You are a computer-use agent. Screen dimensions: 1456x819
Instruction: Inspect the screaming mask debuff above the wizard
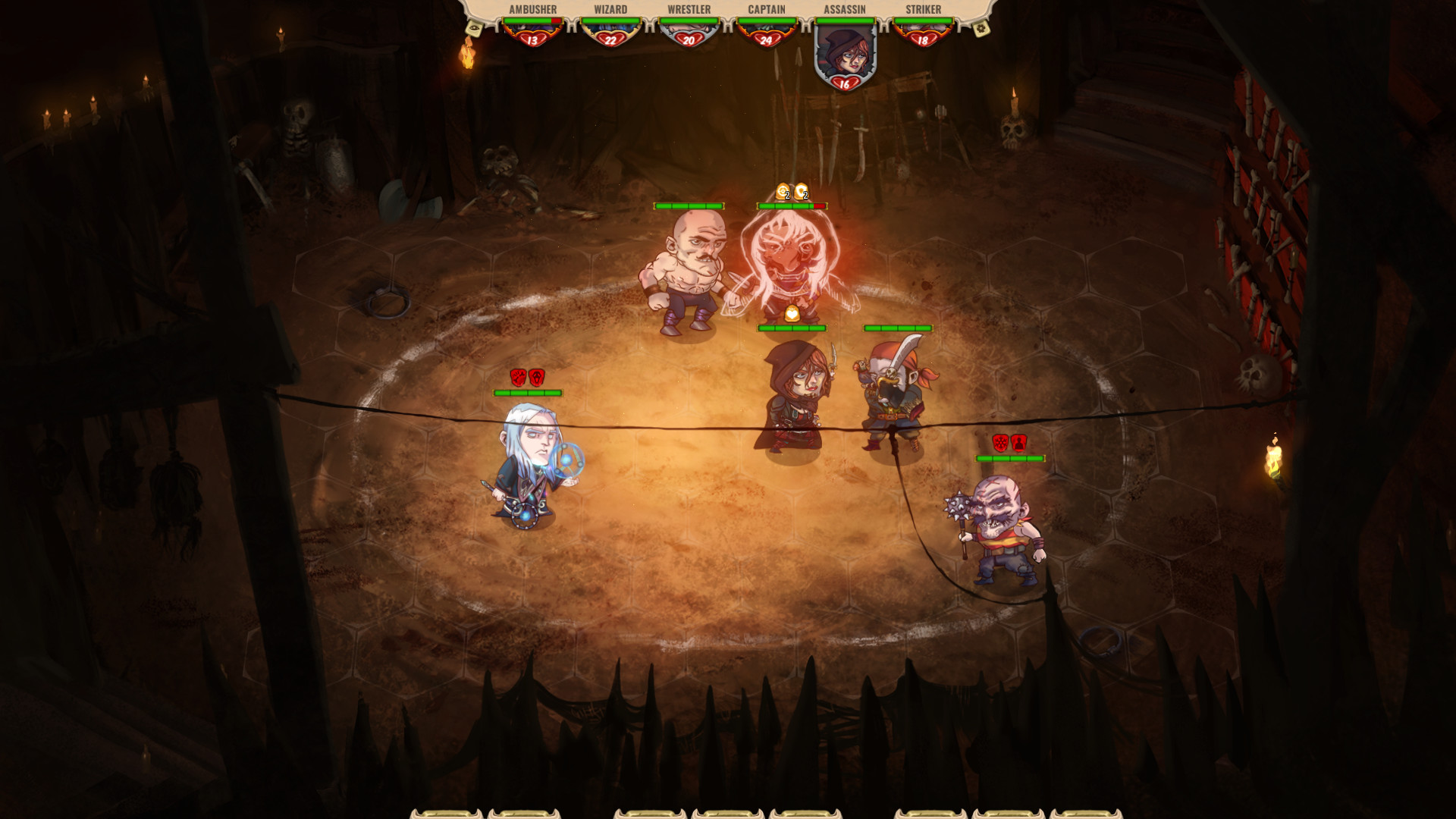tap(536, 377)
